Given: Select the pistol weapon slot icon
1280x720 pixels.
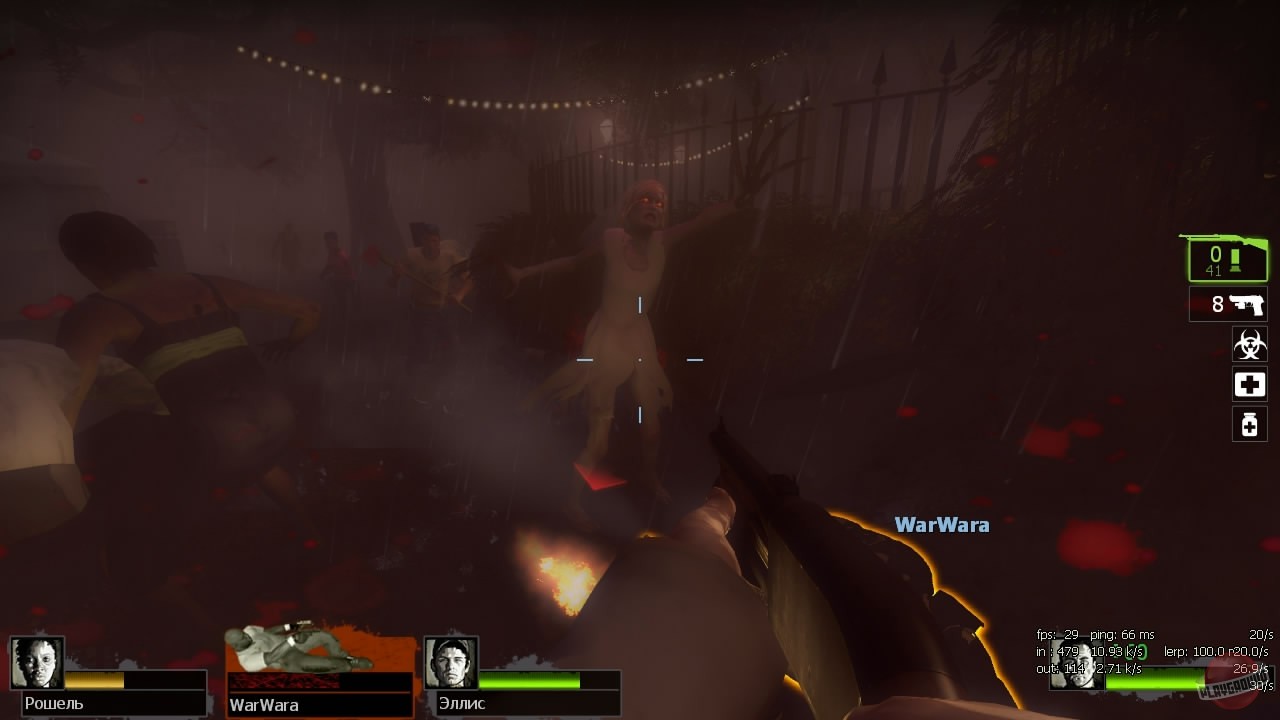Looking at the screenshot, I should pyautogui.click(x=1228, y=304).
